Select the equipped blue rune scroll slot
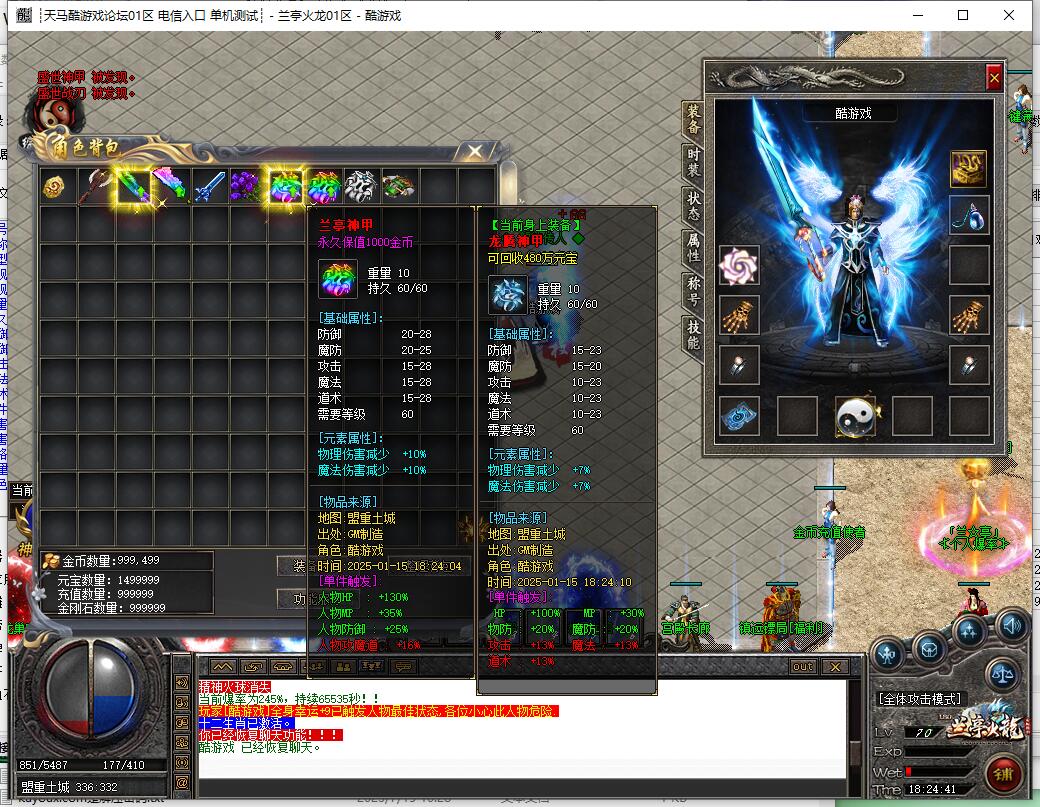The image size is (1040, 807). (x=739, y=416)
